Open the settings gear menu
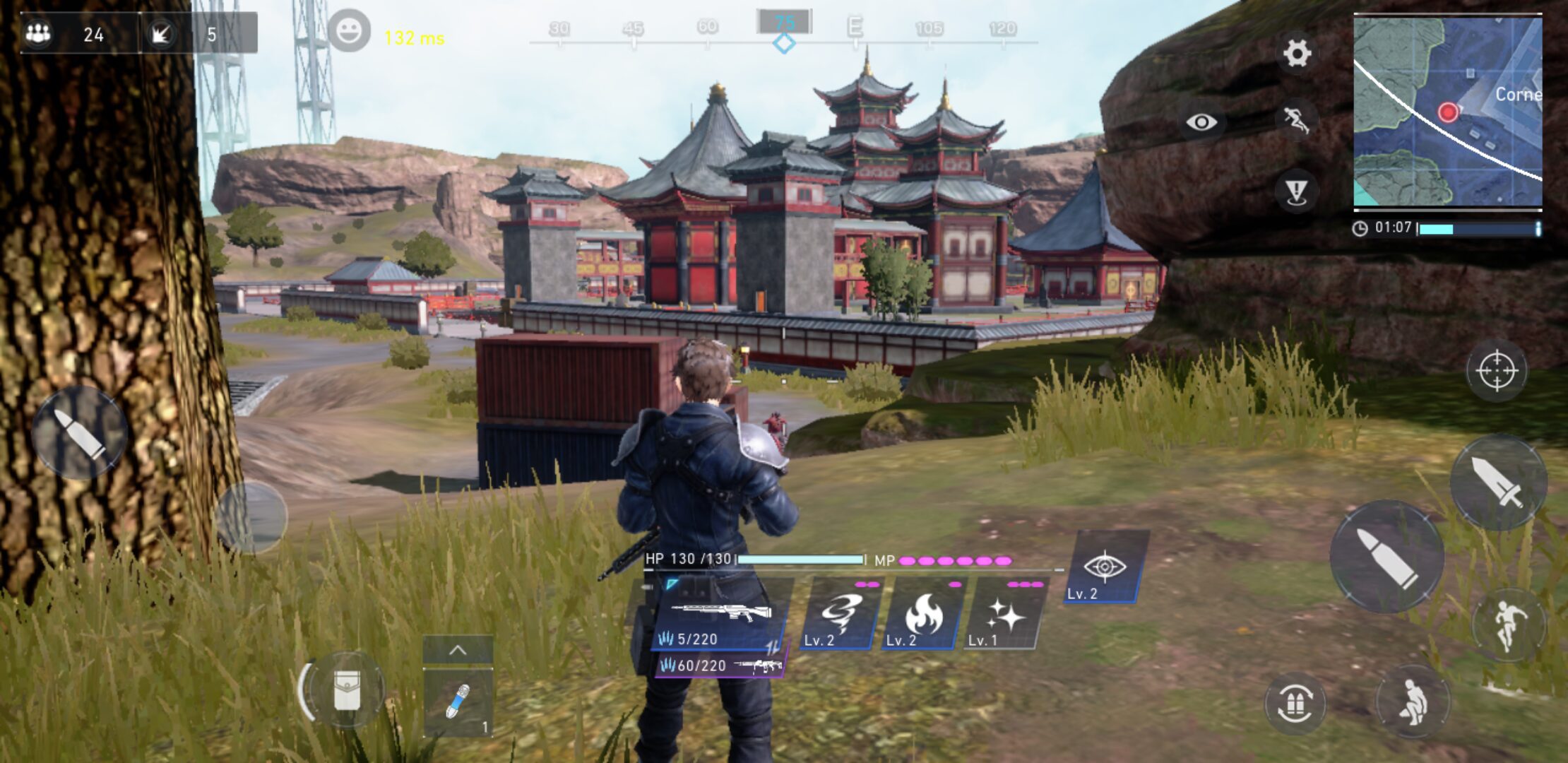The image size is (1568, 763). point(1297,53)
